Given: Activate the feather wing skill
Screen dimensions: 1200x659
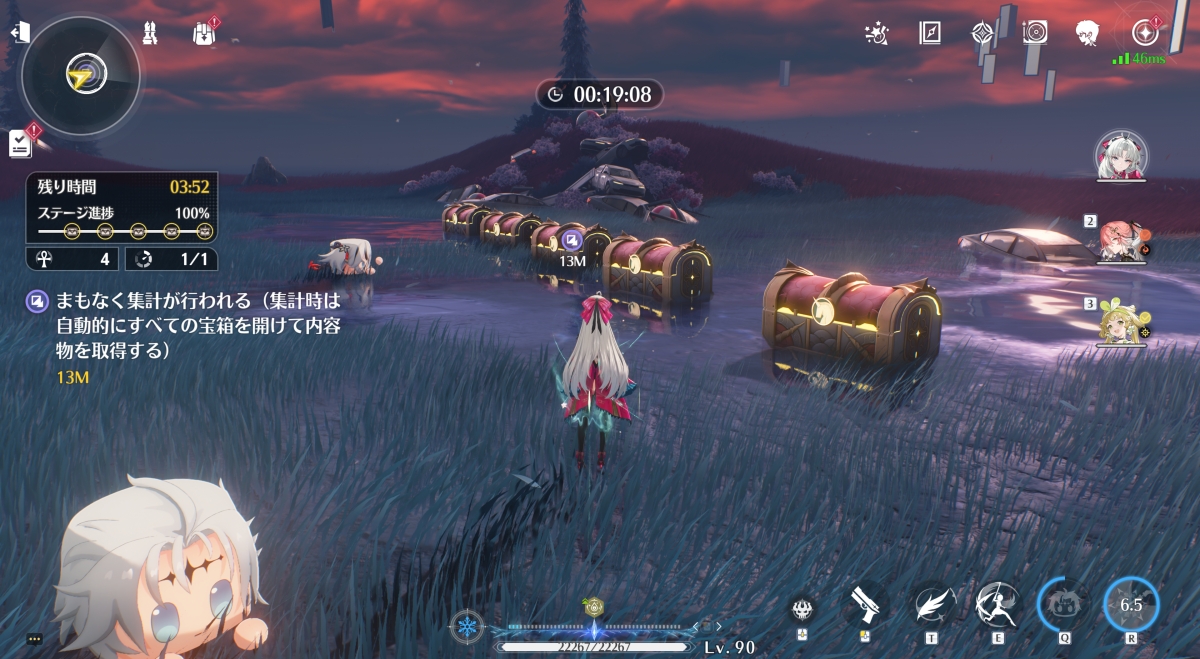Looking at the screenshot, I should pyautogui.click(x=934, y=604).
